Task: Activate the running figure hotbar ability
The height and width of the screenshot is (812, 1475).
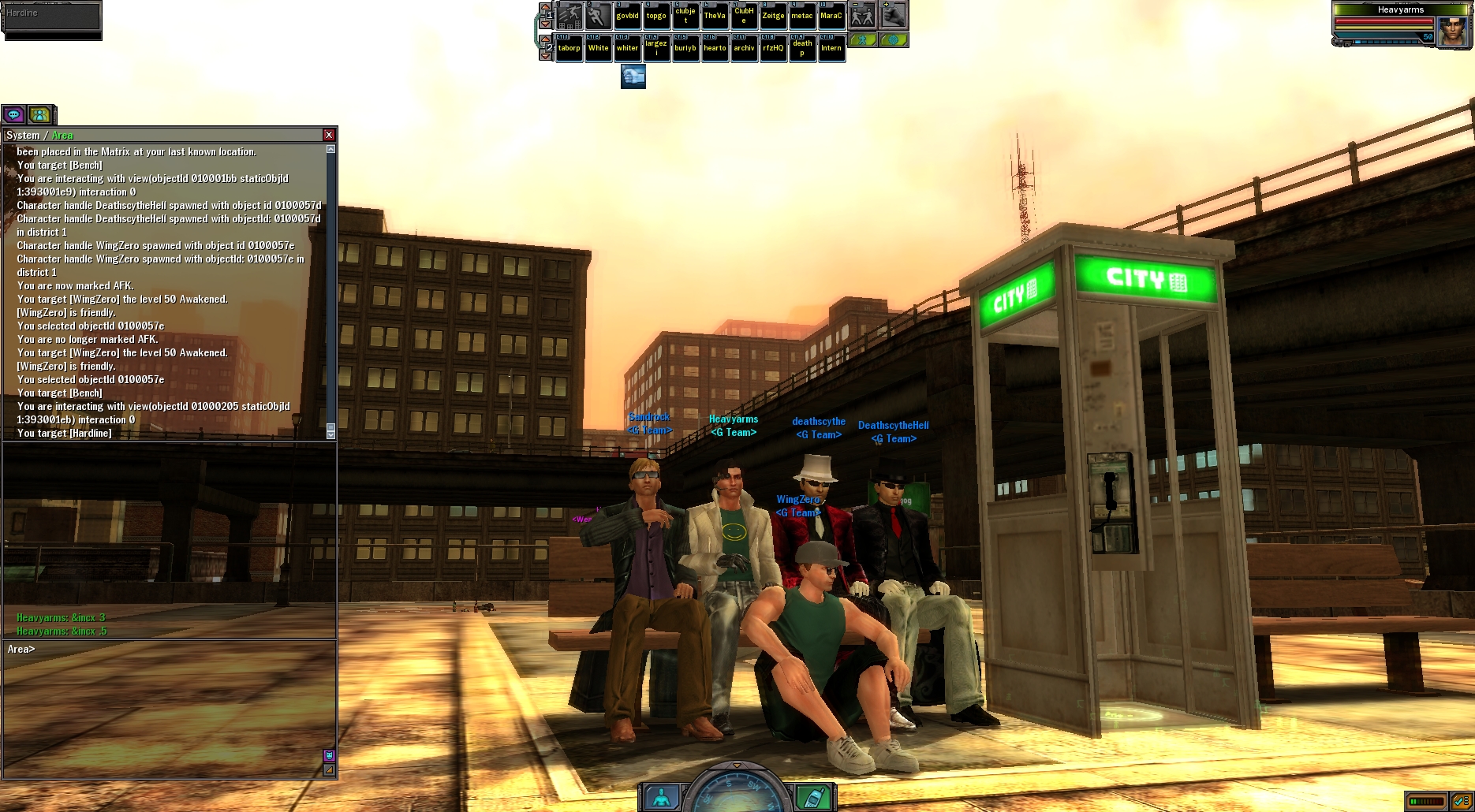Action: (598, 15)
